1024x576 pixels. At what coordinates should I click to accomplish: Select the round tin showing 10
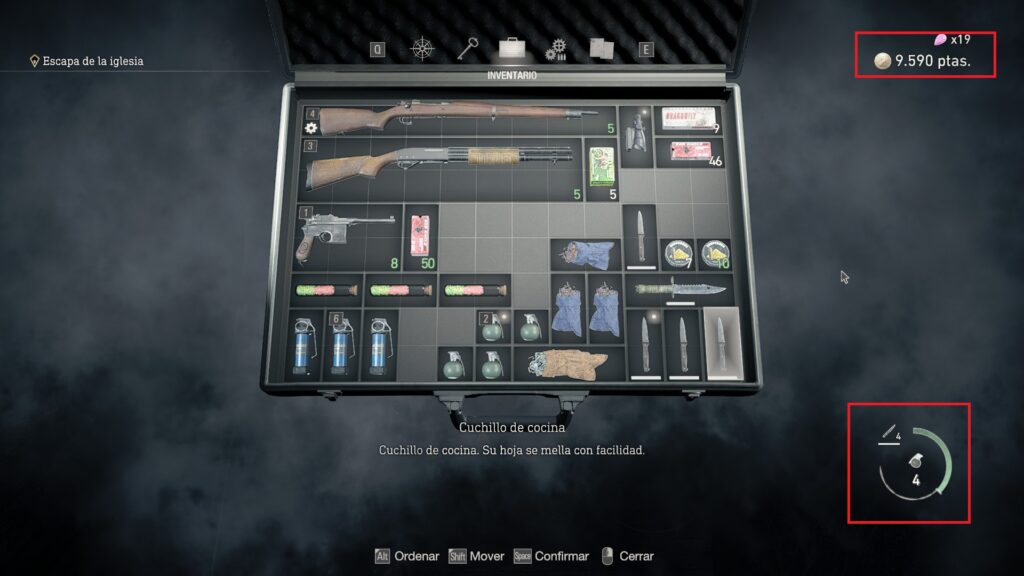pos(712,254)
